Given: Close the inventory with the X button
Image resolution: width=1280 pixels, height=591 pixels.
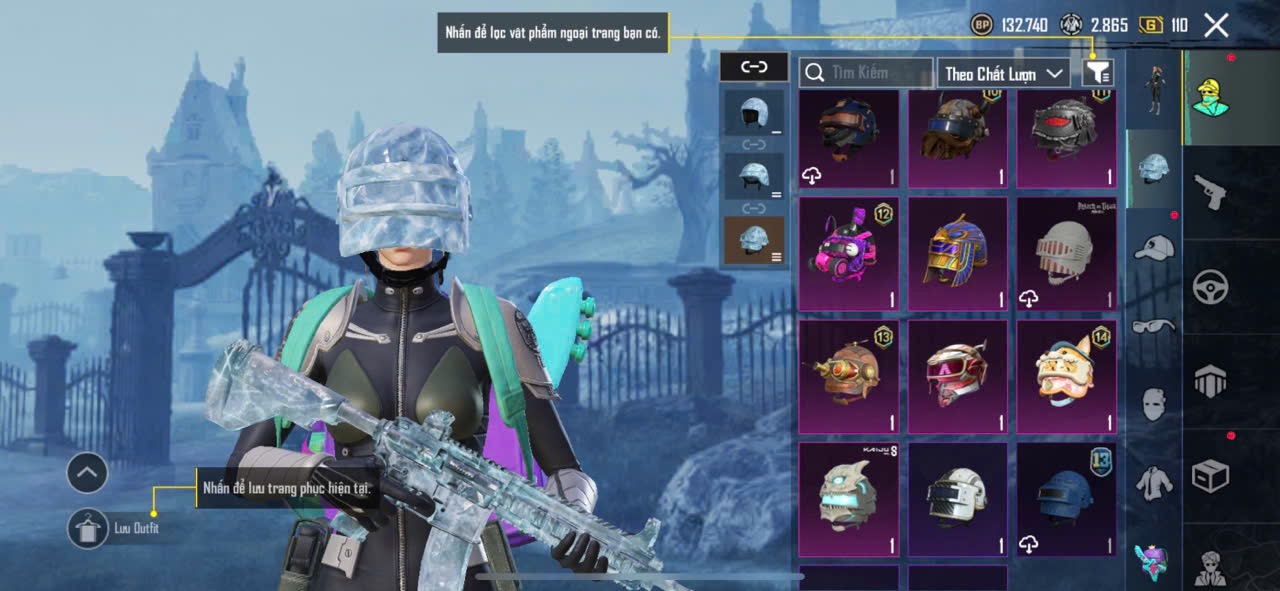Looking at the screenshot, I should [x=1216, y=25].
